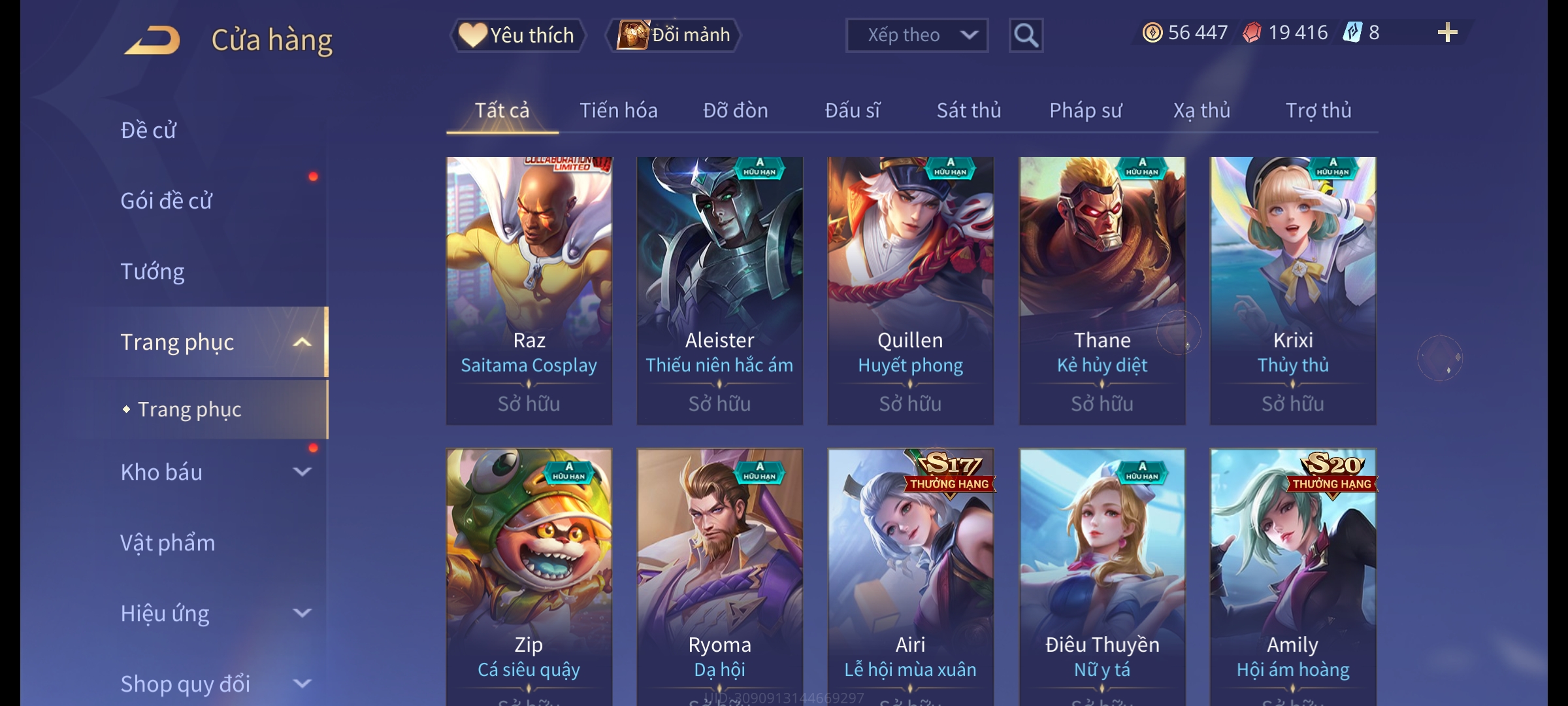Open the Vật phẩm items section

167,543
